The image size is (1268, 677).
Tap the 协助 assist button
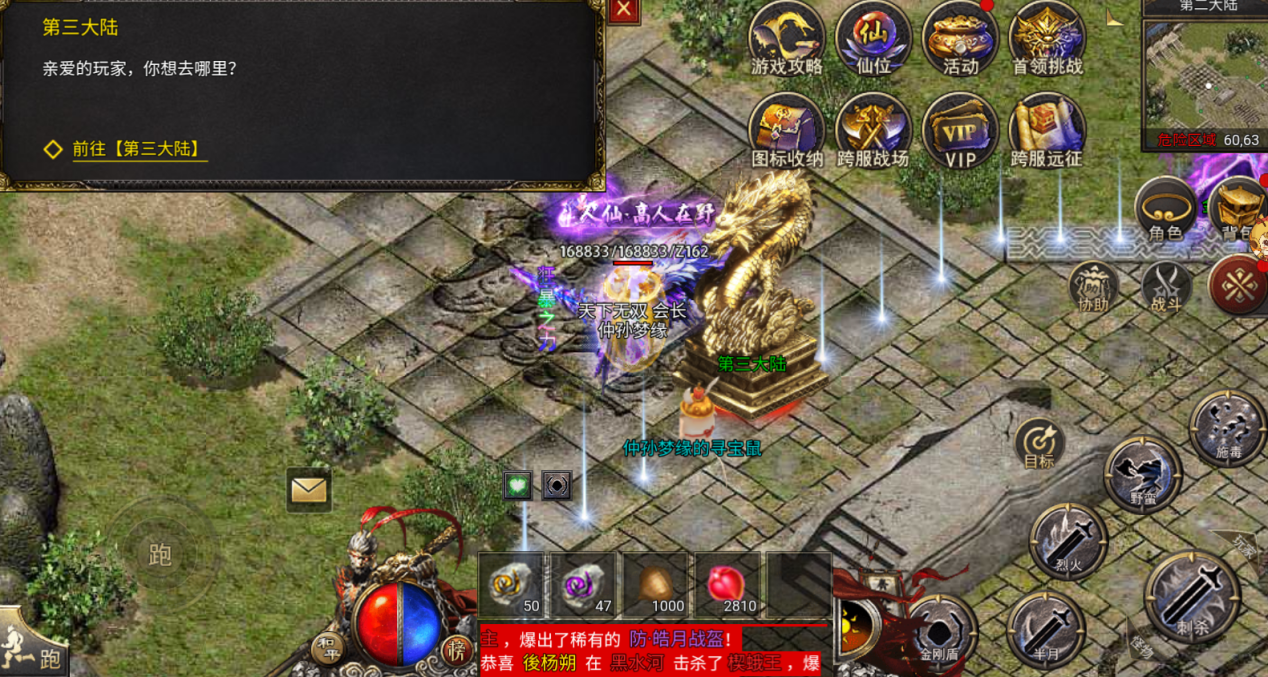(1093, 285)
